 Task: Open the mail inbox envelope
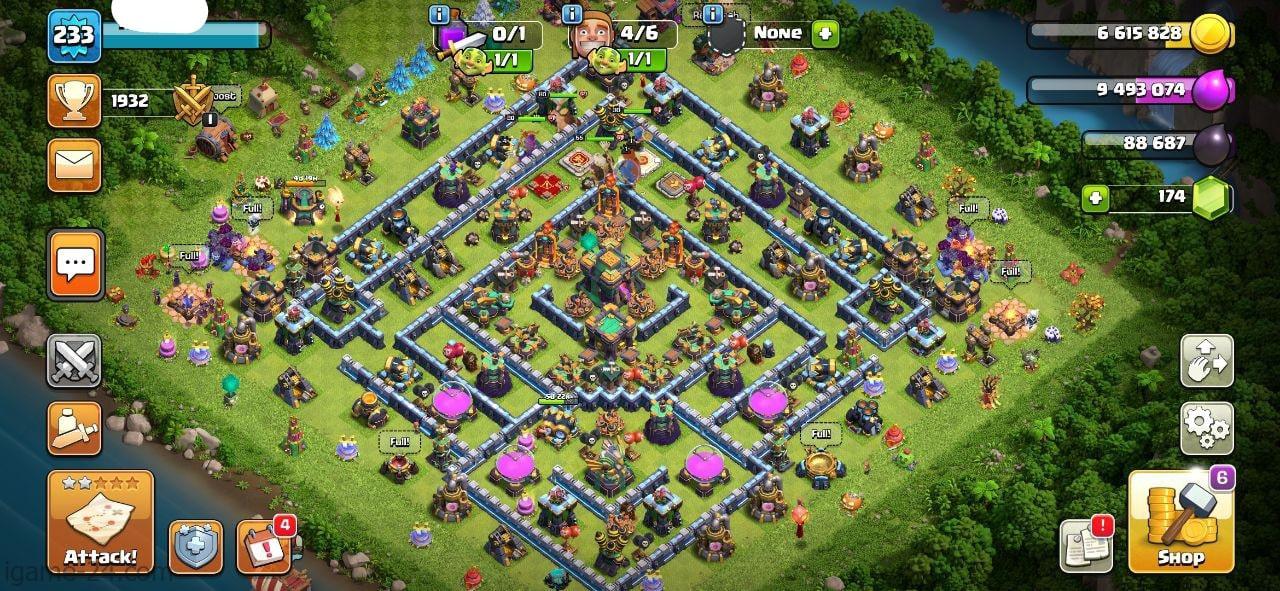74,165
